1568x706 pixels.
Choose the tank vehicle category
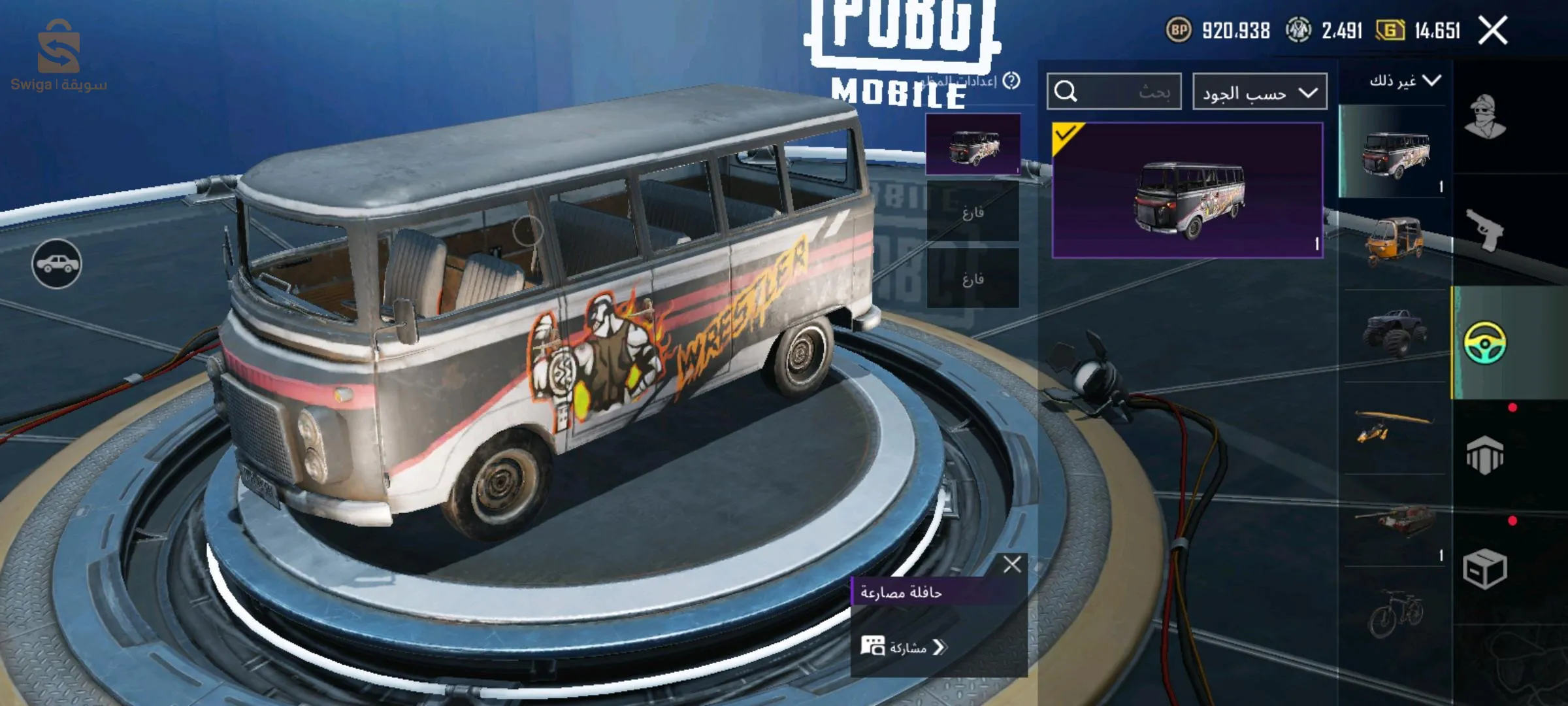pyautogui.click(x=1395, y=520)
